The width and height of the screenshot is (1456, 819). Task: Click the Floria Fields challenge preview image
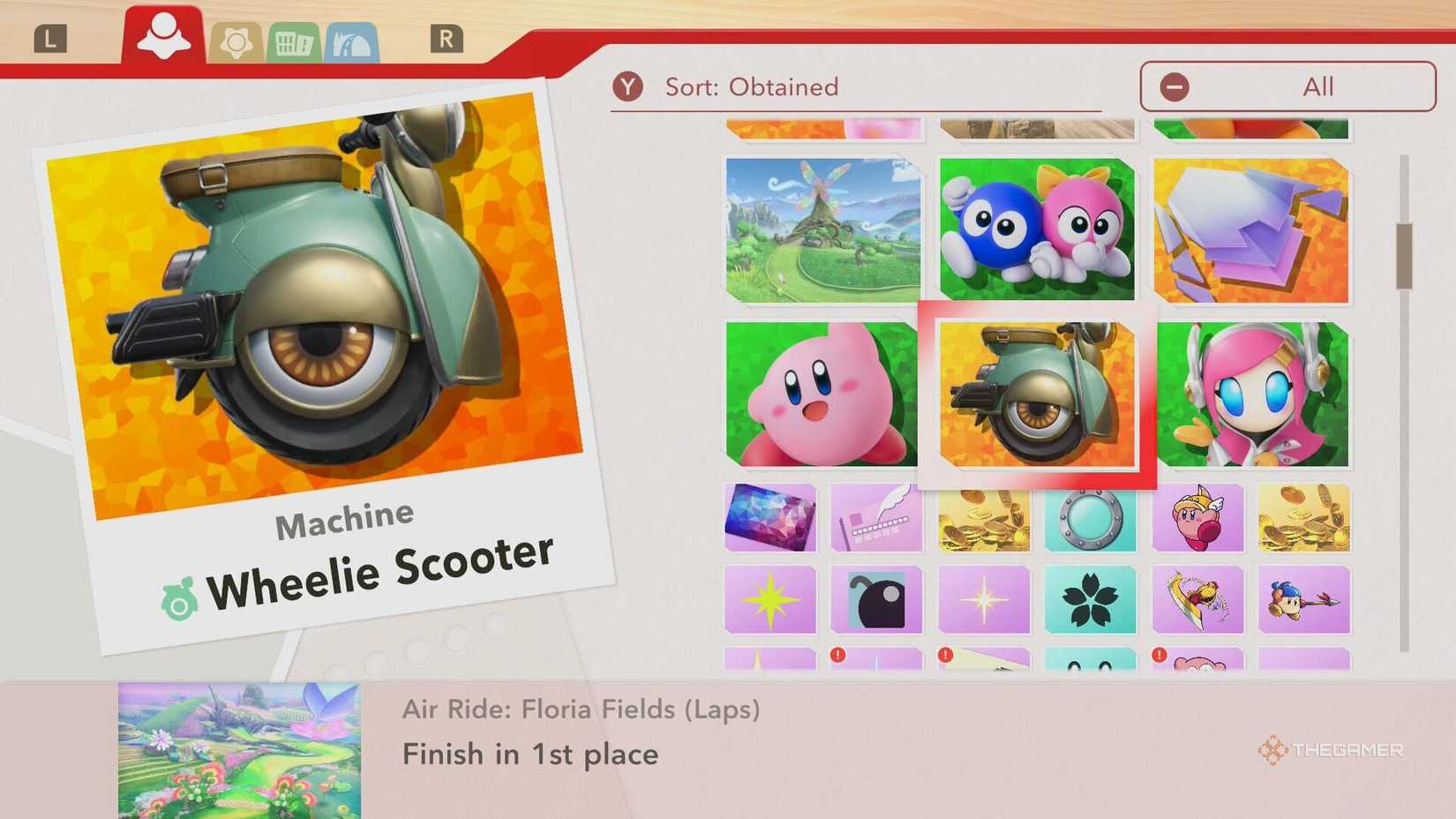[x=238, y=746]
